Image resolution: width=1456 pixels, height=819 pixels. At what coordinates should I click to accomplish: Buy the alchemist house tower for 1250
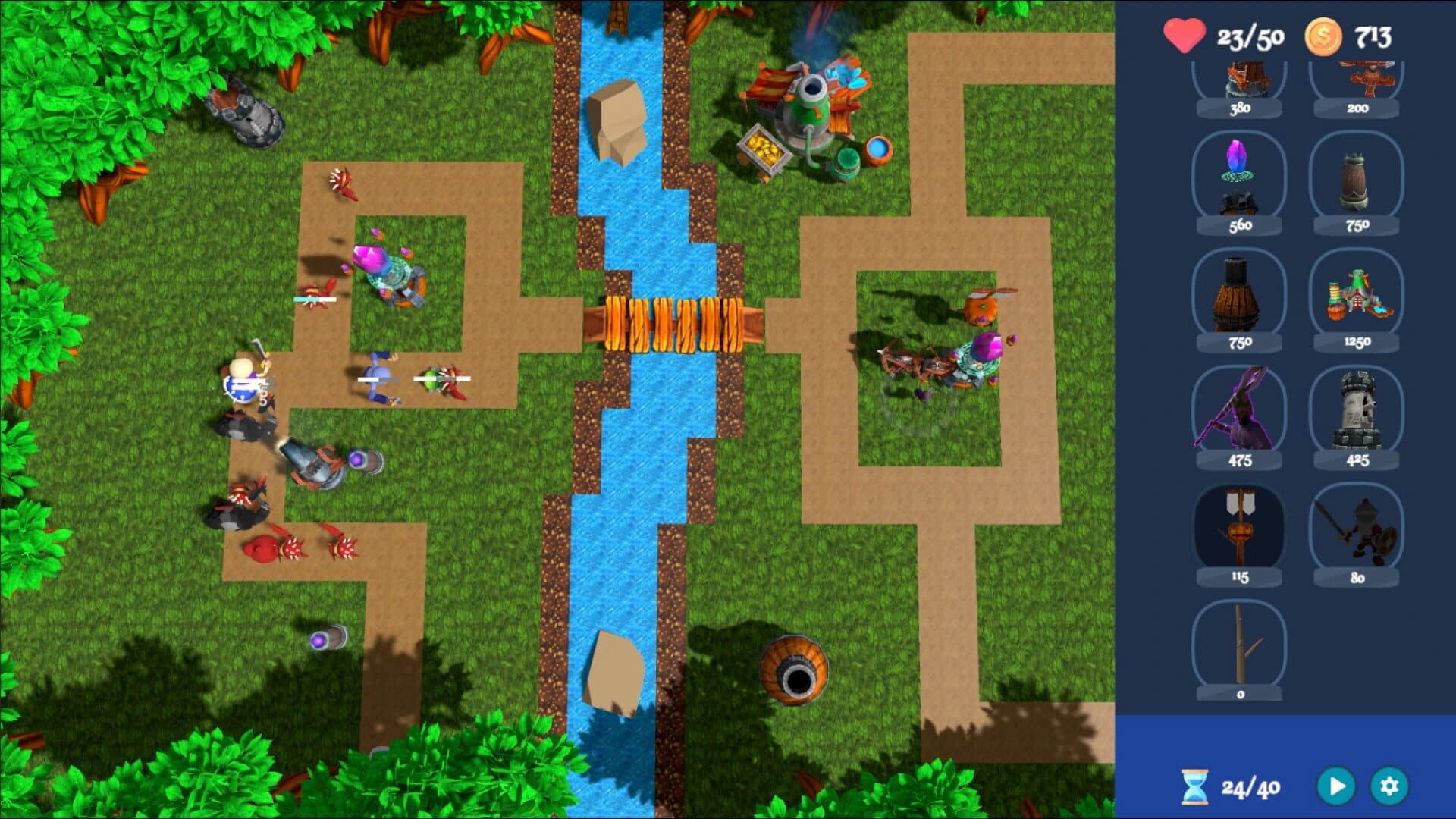[x=1357, y=296]
